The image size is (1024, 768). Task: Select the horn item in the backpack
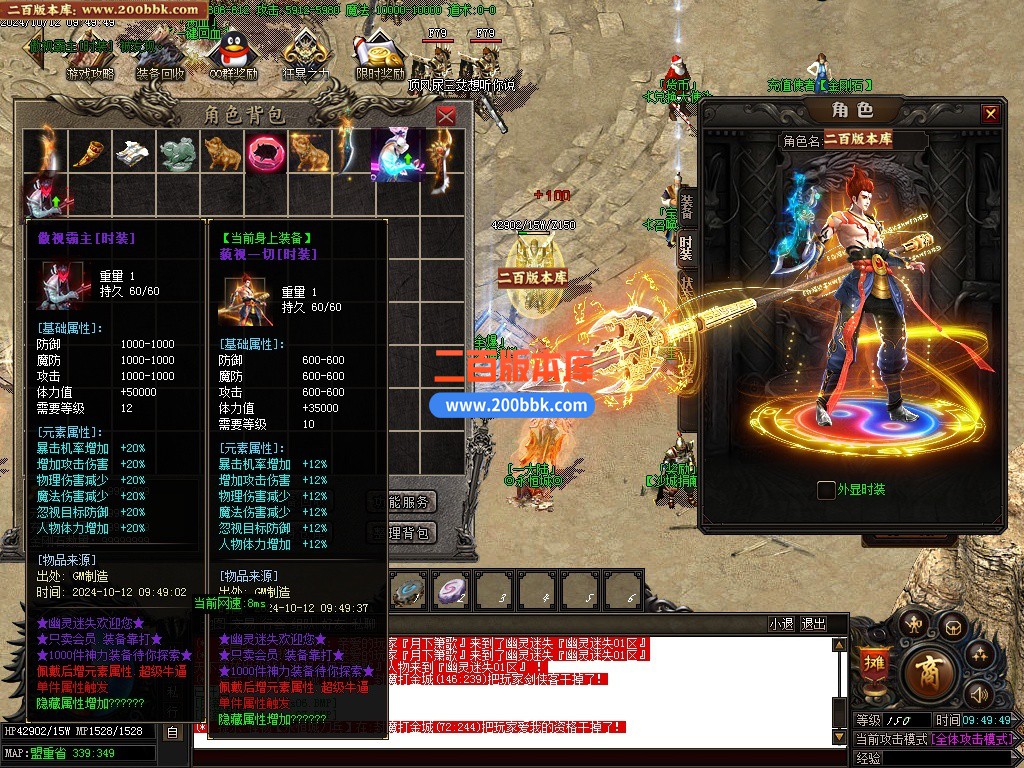90,151
